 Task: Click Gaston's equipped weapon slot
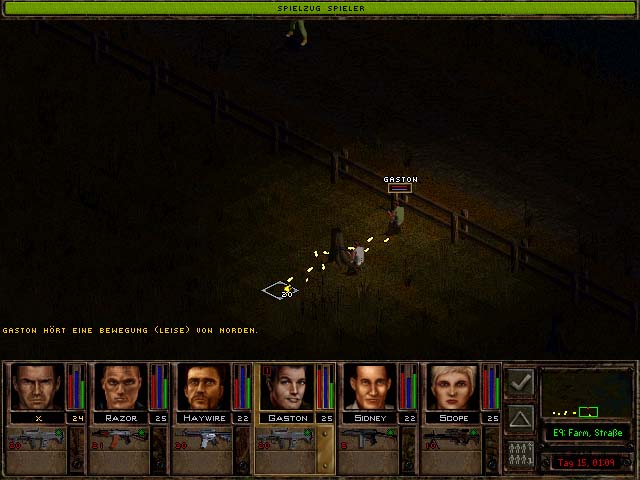point(288,440)
